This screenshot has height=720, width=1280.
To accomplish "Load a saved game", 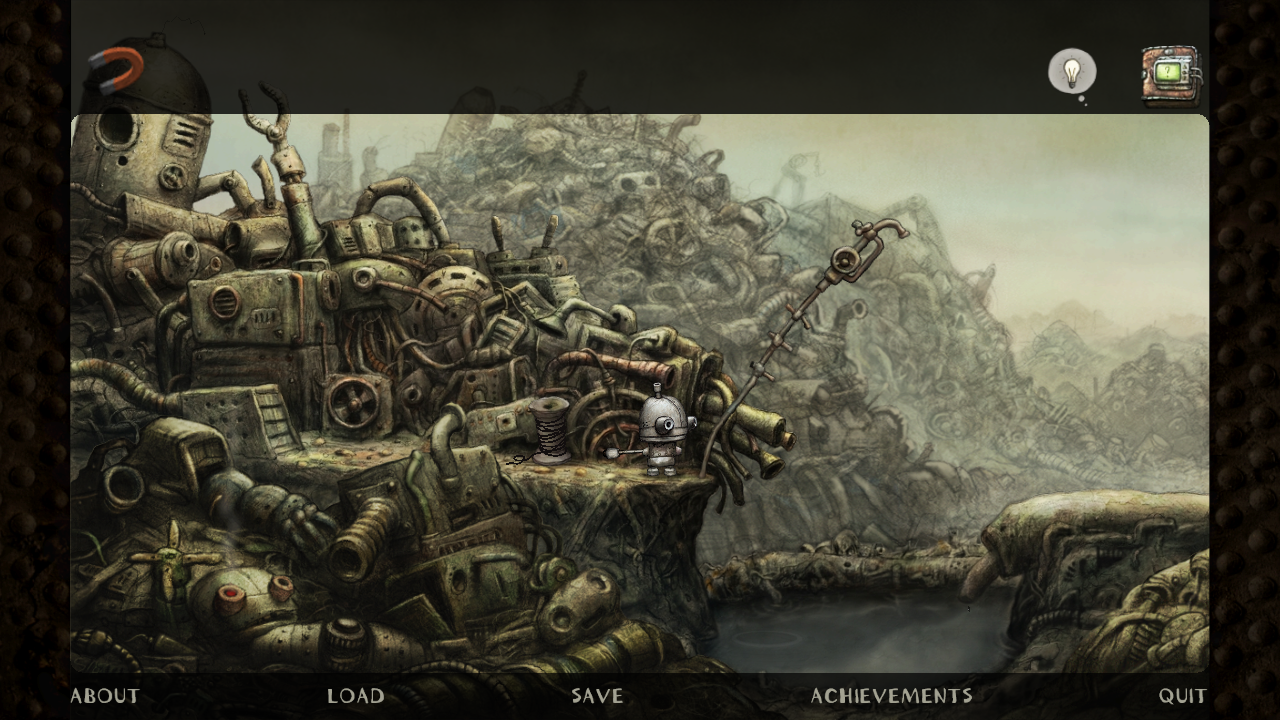I will click(x=356, y=696).
